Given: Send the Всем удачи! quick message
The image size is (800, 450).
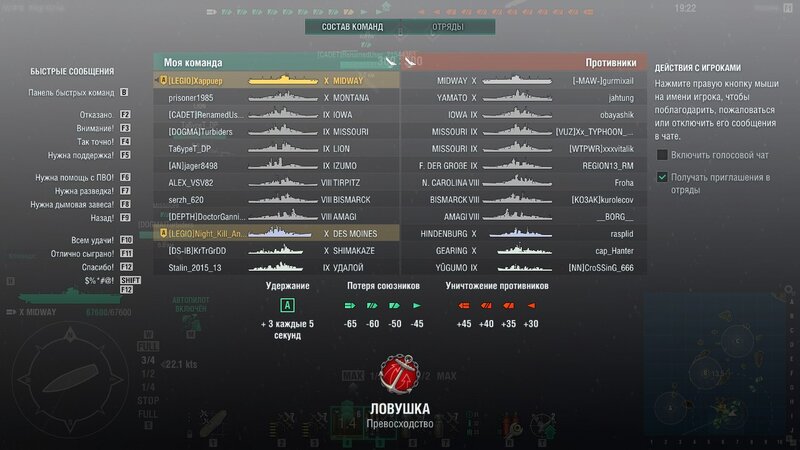Looking at the screenshot, I should (85, 240).
